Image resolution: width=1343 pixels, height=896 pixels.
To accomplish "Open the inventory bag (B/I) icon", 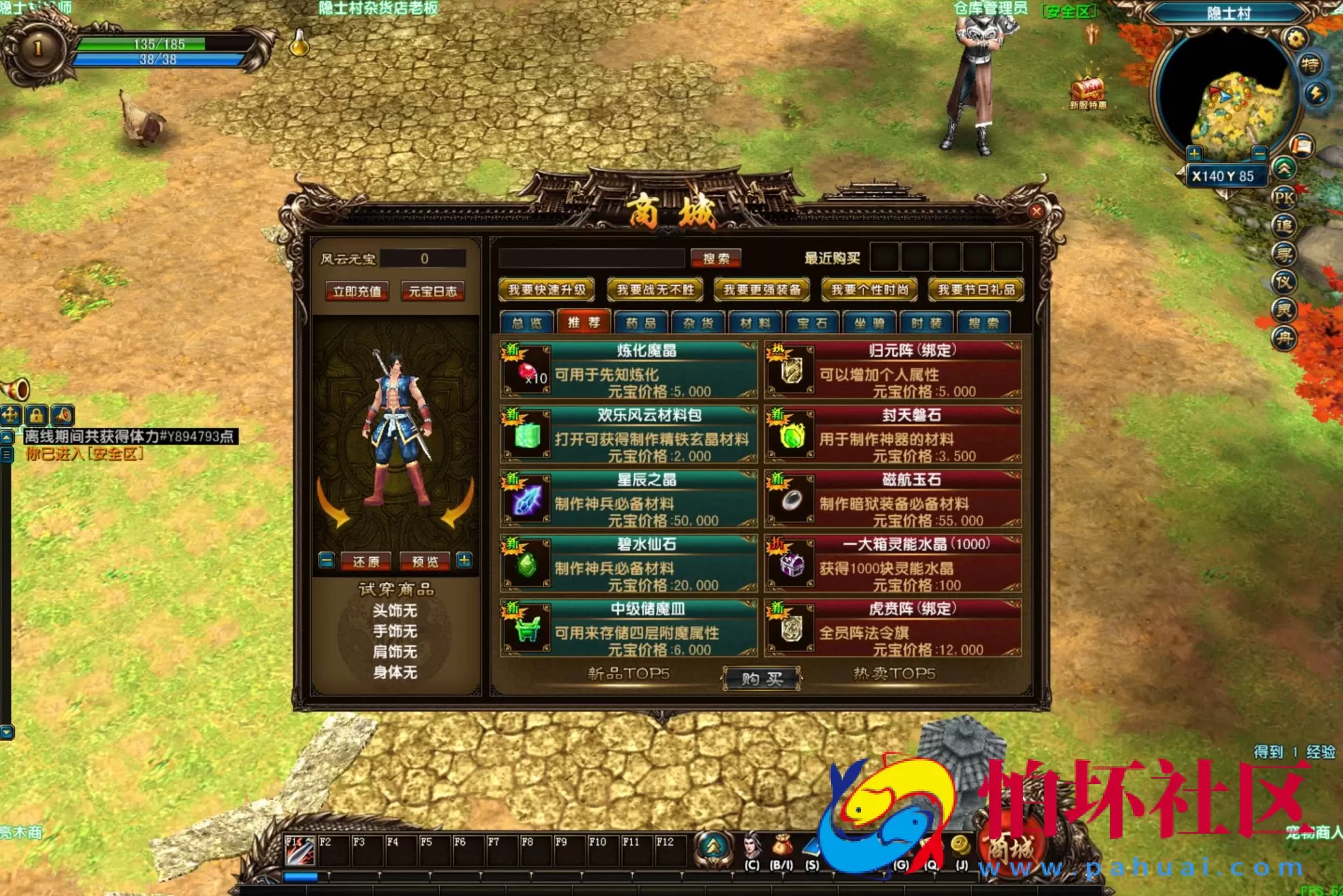I will [783, 845].
